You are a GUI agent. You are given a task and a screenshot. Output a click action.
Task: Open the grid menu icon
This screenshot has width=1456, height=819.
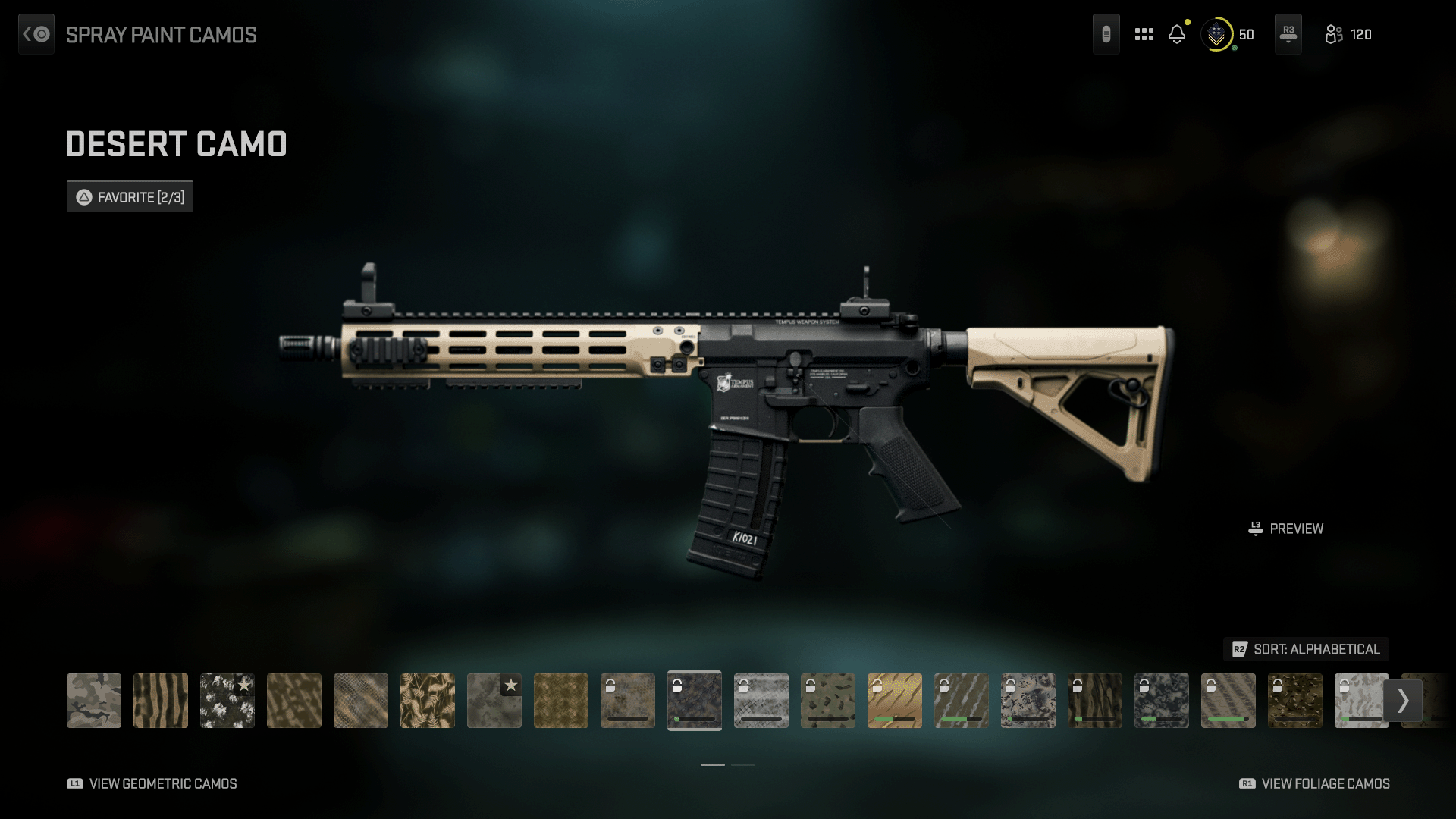coord(1144,34)
